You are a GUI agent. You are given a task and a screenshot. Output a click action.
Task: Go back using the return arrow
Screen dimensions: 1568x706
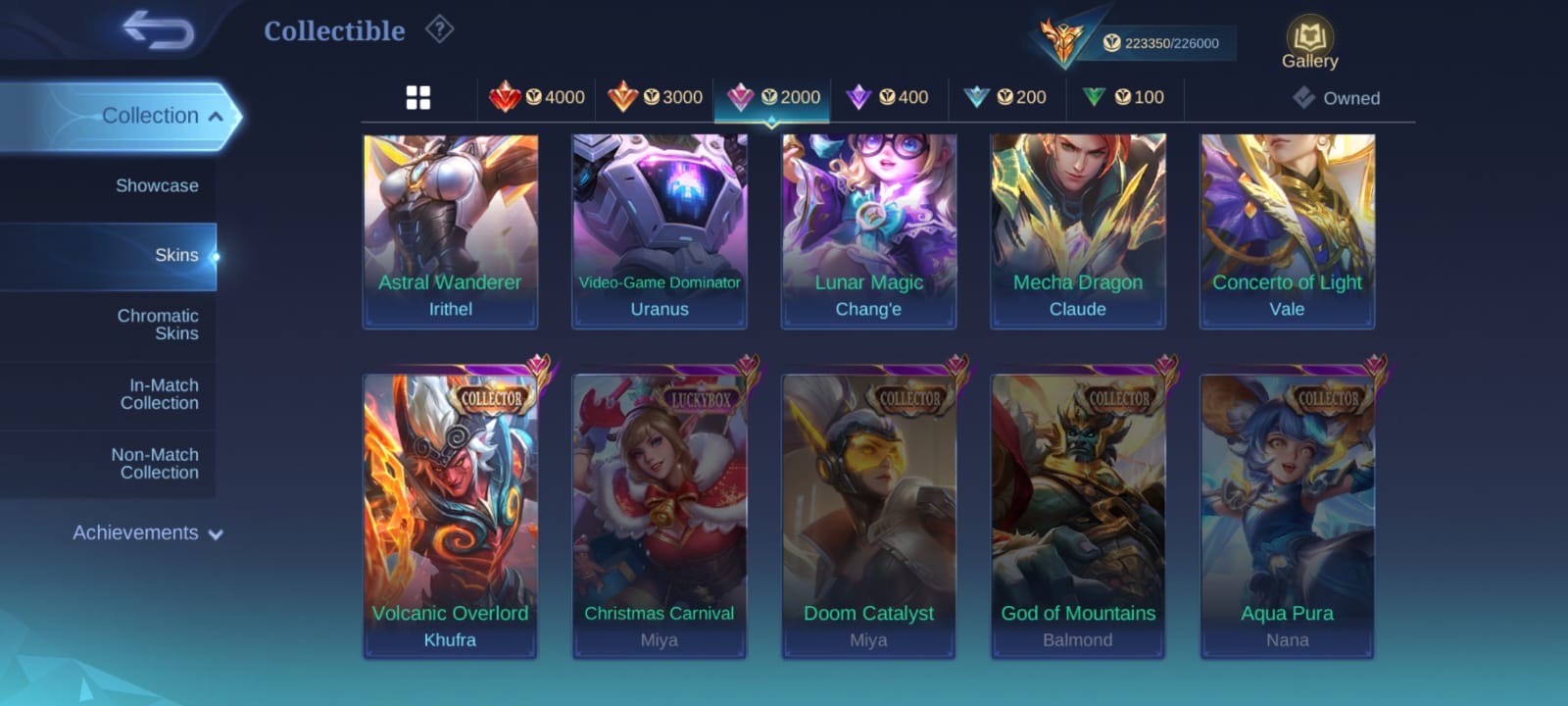click(x=159, y=30)
